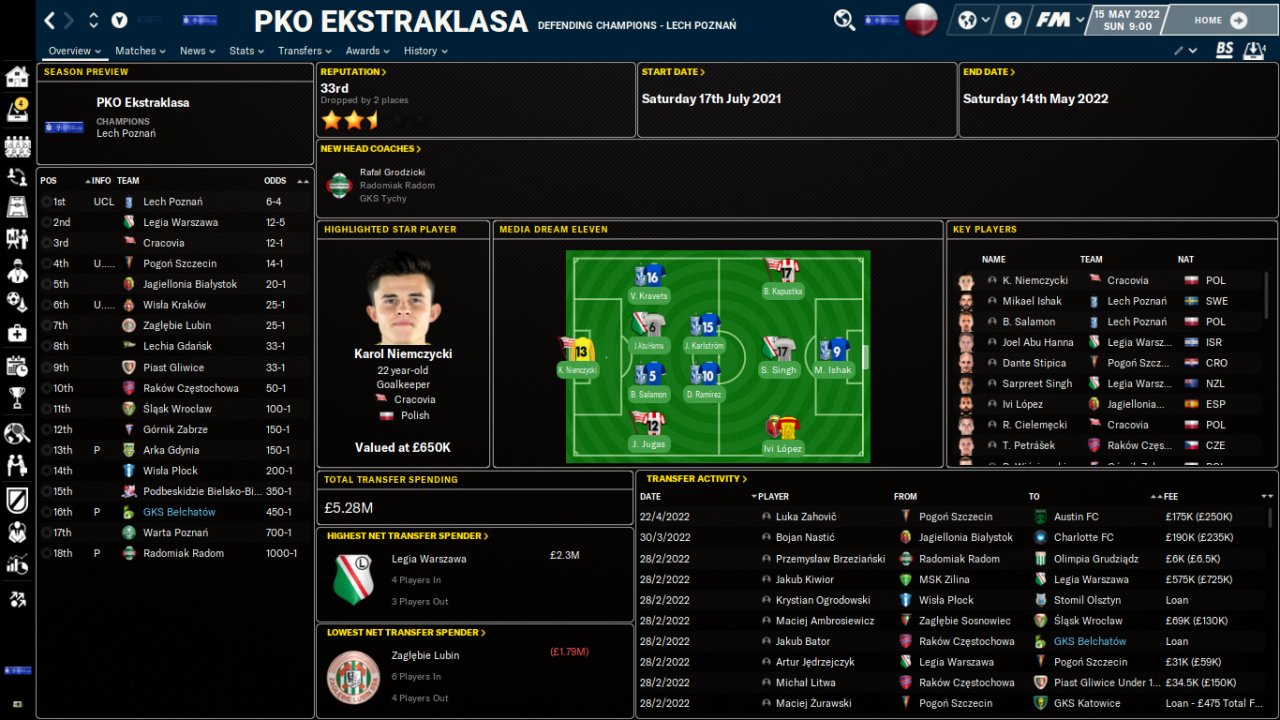
Task: Open the Overview tab dropdown
Action: (75, 51)
